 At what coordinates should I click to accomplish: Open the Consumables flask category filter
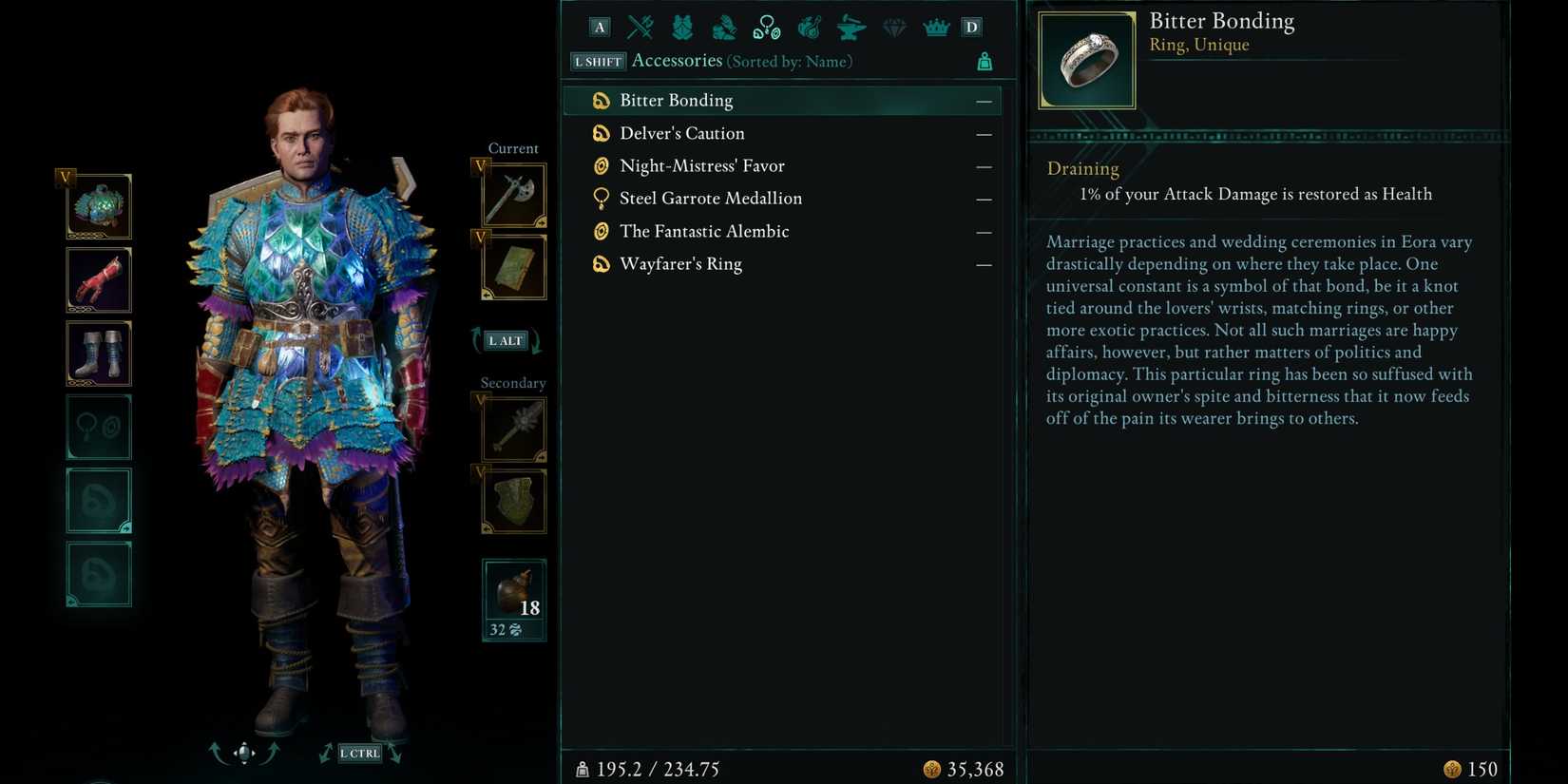(809, 27)
